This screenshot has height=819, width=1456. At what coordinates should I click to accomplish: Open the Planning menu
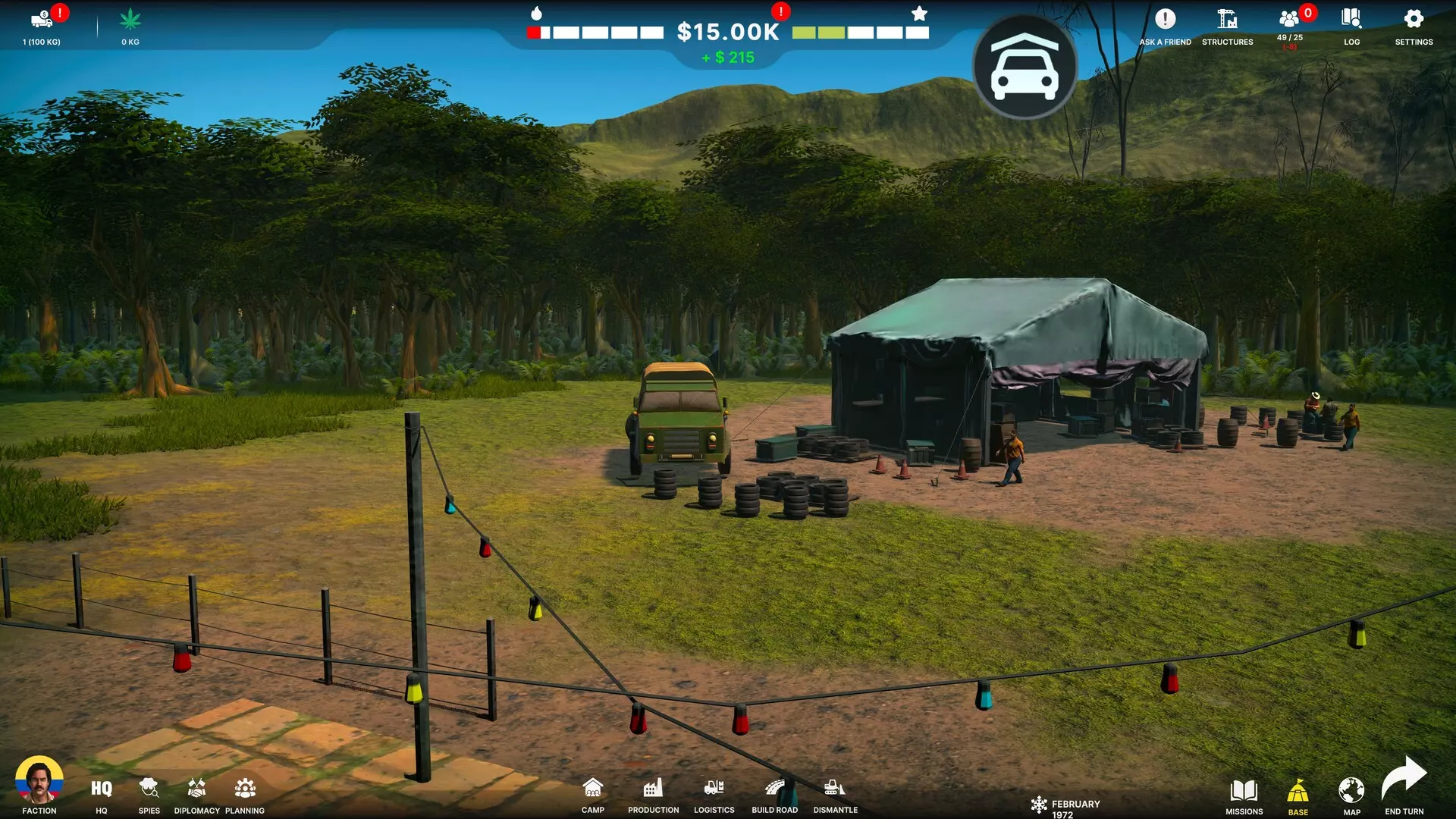tap(245, 790)
